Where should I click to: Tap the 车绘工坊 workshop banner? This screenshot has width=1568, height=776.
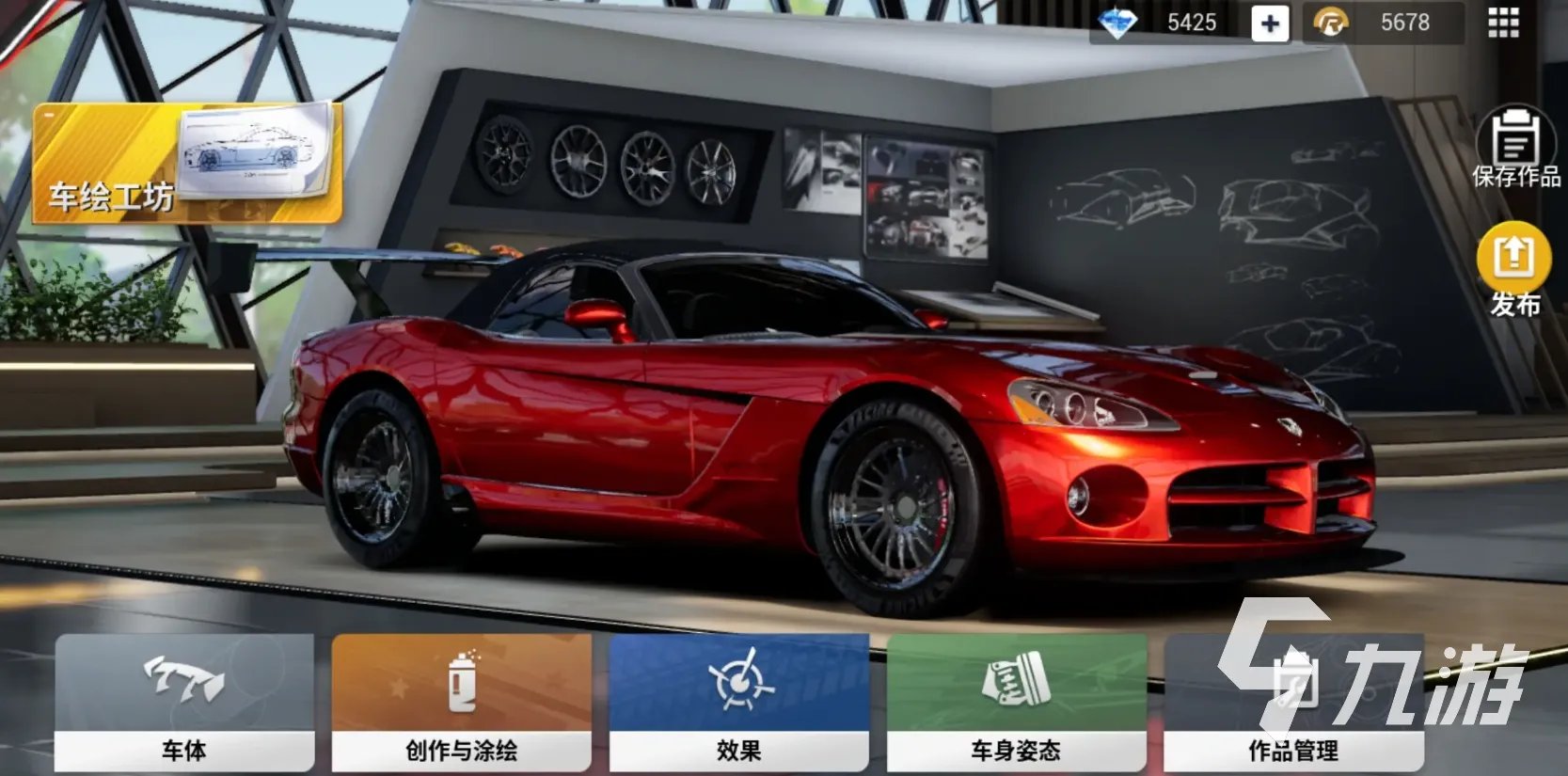[x=187, y=164]
